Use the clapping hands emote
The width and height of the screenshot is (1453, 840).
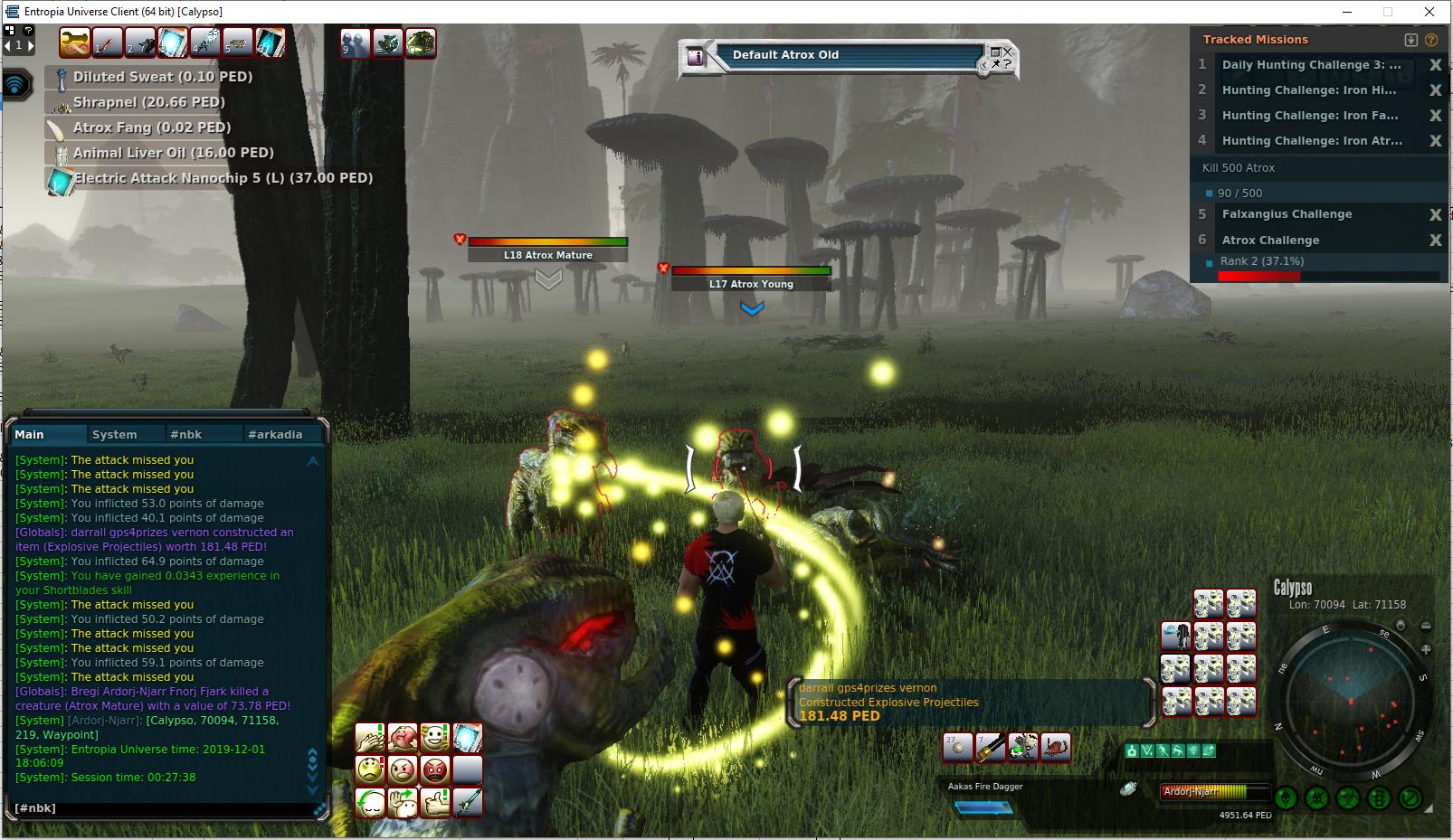(370, 738)
